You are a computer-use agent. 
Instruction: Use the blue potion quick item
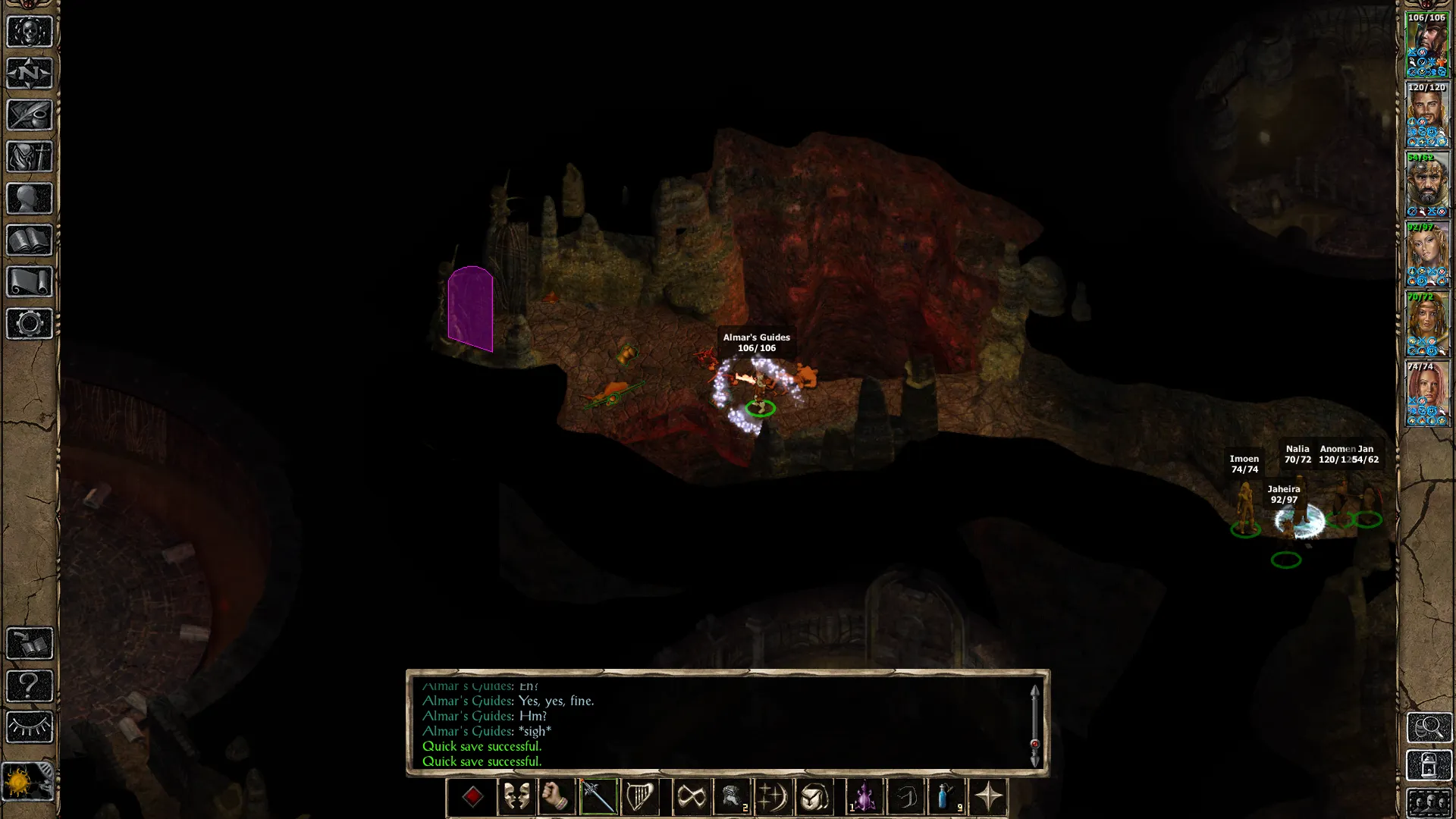(x=946, y=797)
